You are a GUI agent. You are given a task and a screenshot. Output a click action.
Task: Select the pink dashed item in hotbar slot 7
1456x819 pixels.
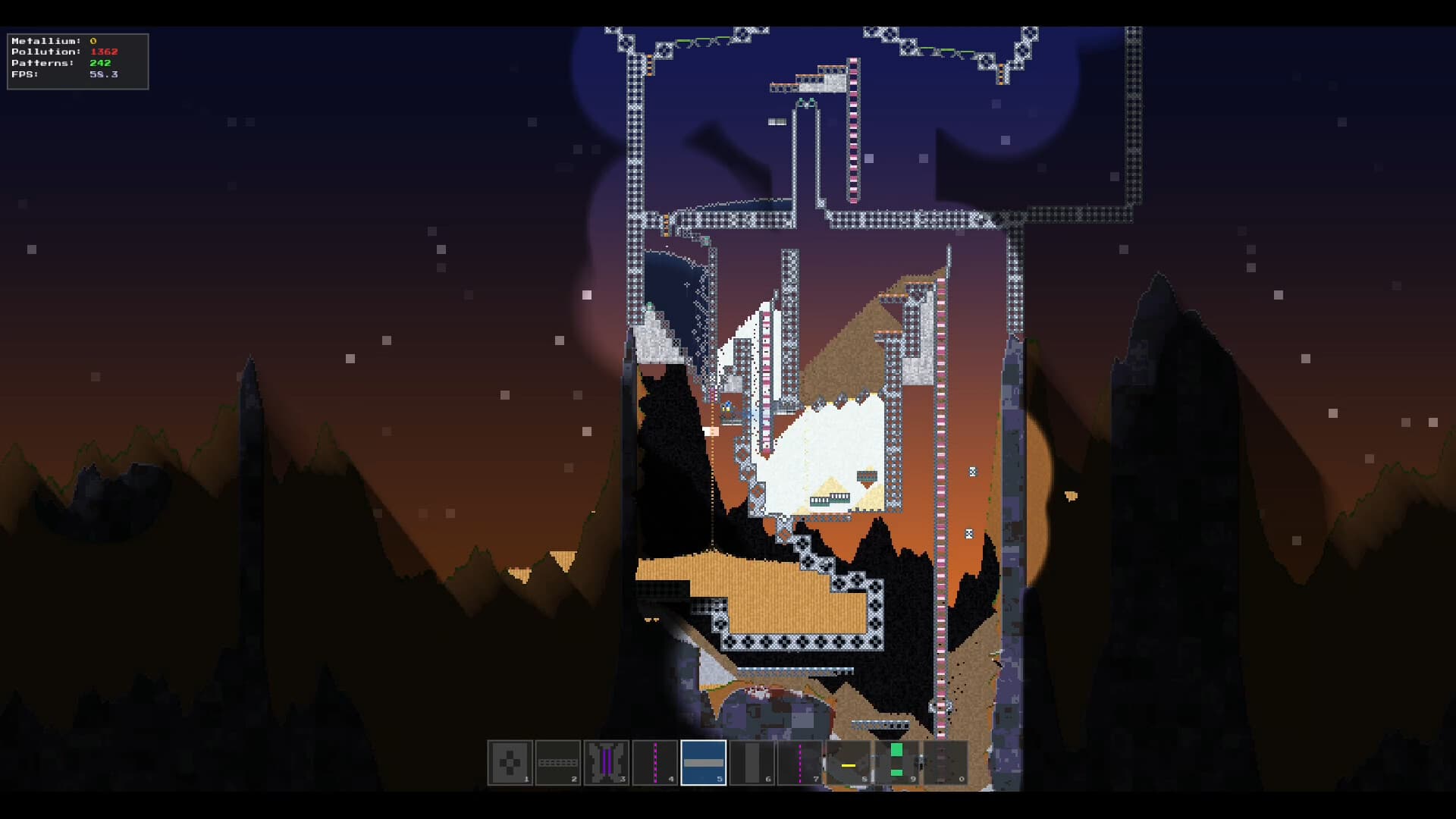799,762
